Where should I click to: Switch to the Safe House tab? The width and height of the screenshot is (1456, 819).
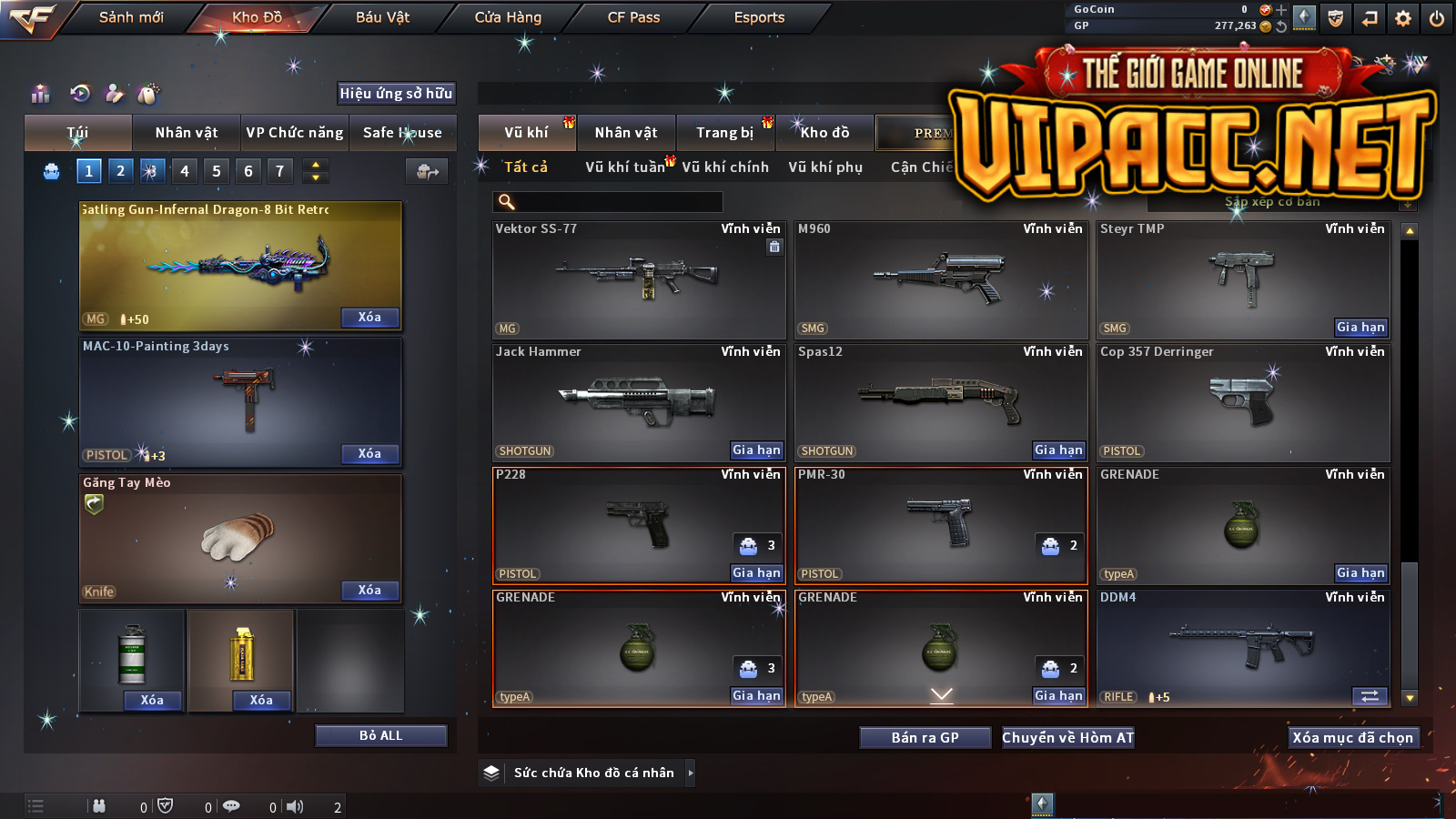click(402, 133)
